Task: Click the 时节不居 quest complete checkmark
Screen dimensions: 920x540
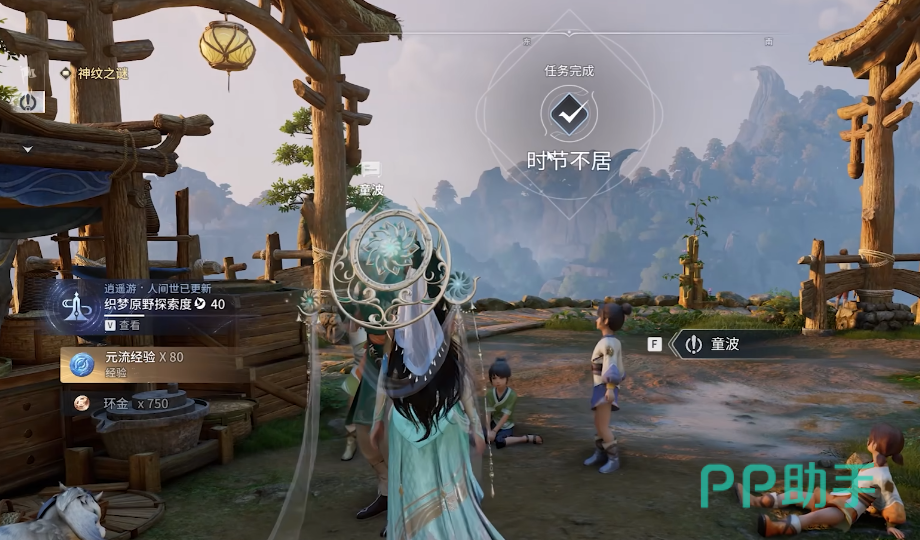Action: coord(569,116)
